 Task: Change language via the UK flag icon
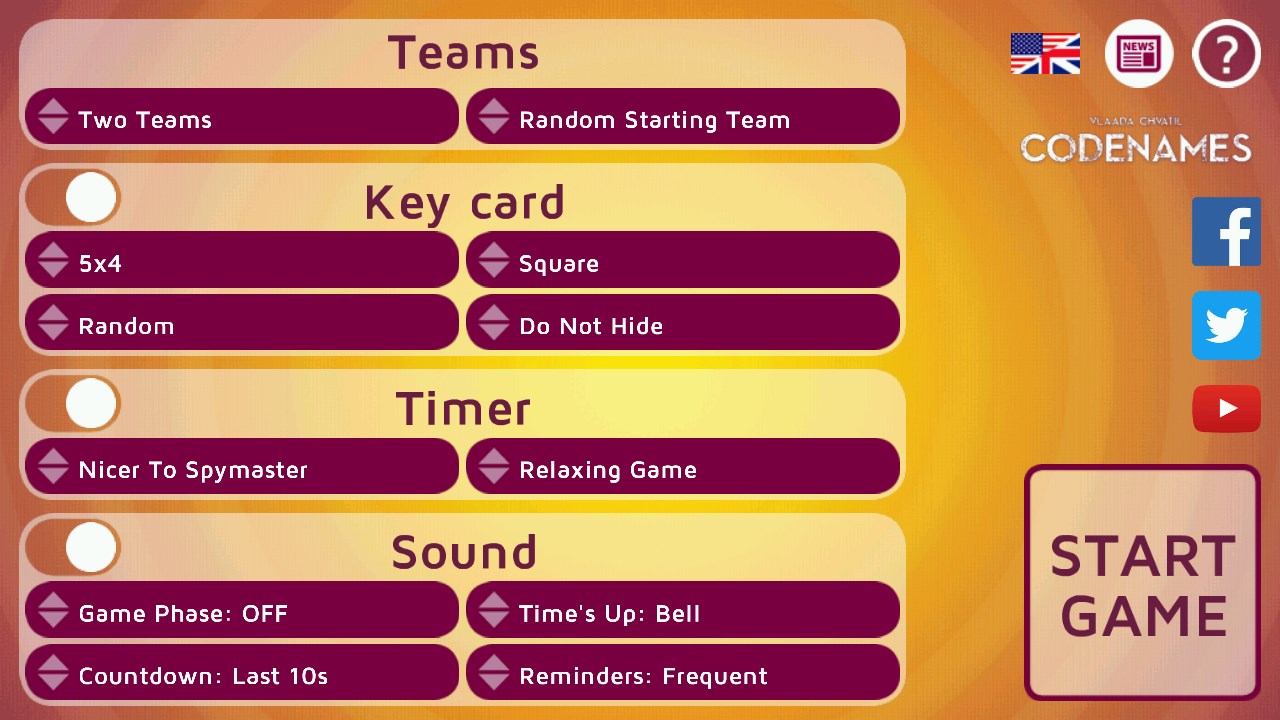click(1044, 55)
